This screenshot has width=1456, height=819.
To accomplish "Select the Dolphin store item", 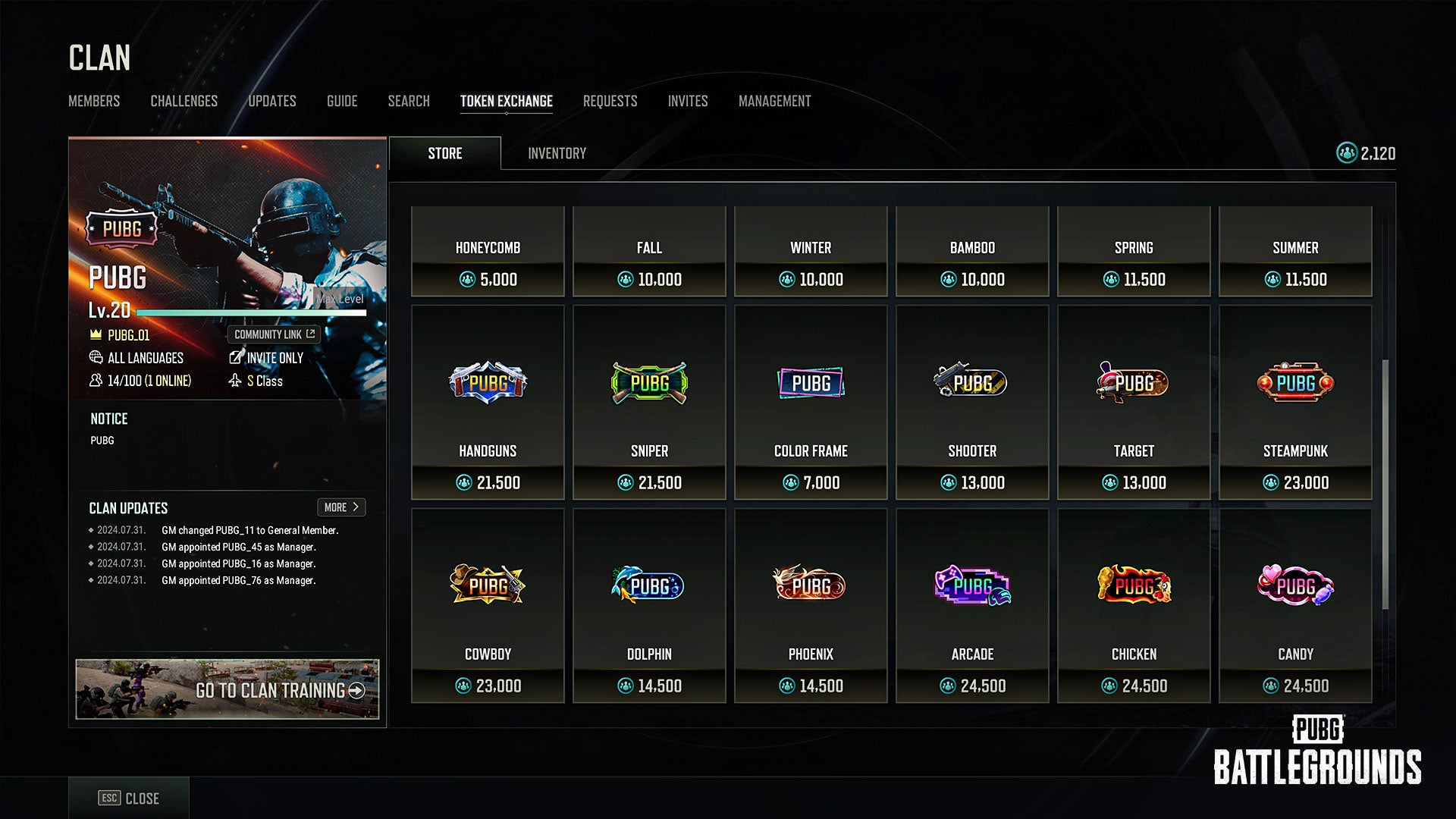I will pos(649,605).
